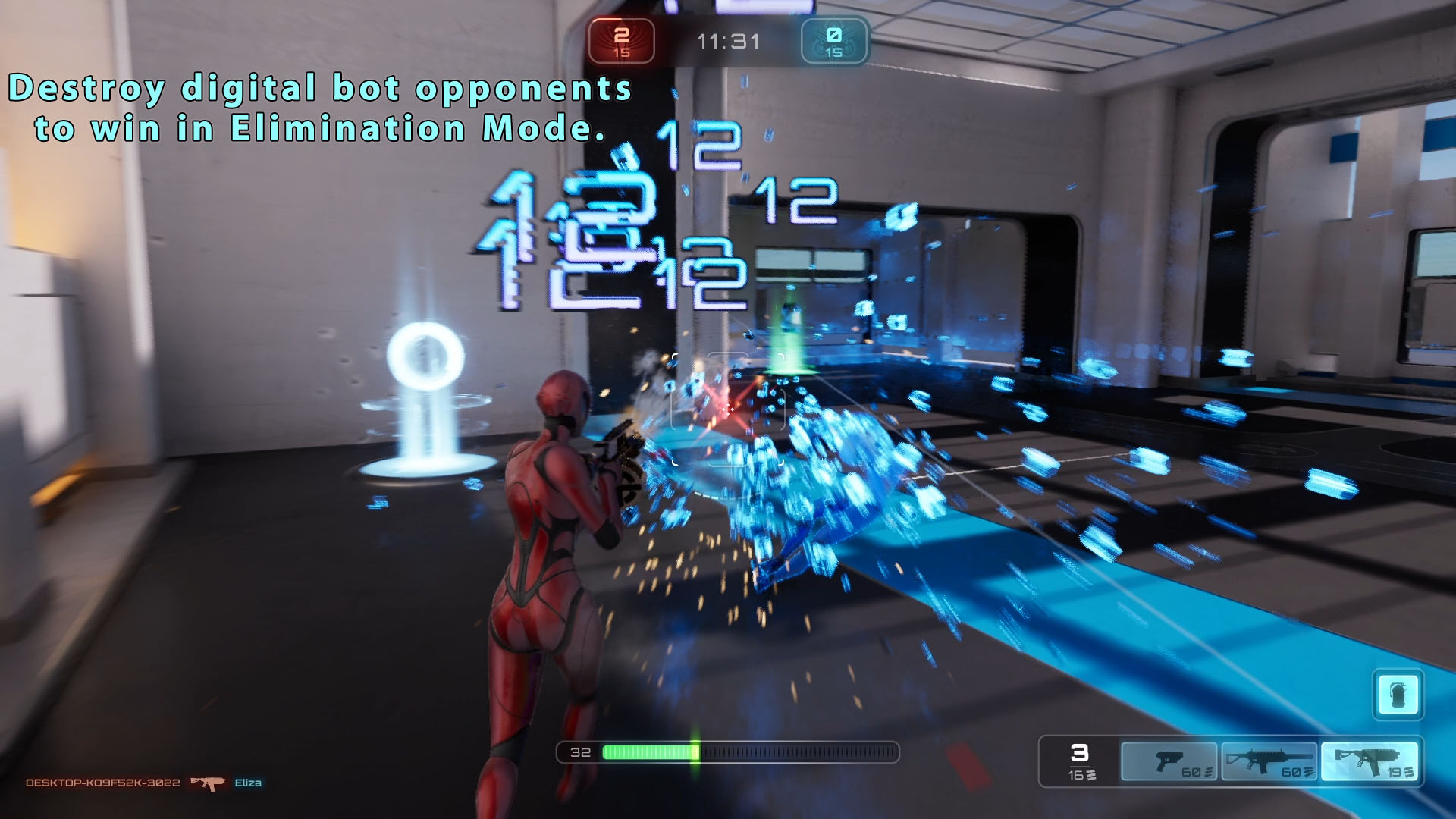Image resolution: width=1456 pixels, height=819 pixels.
Task: Choose the highlighted submachine gun slot
Action: (x=1369, y=761)
